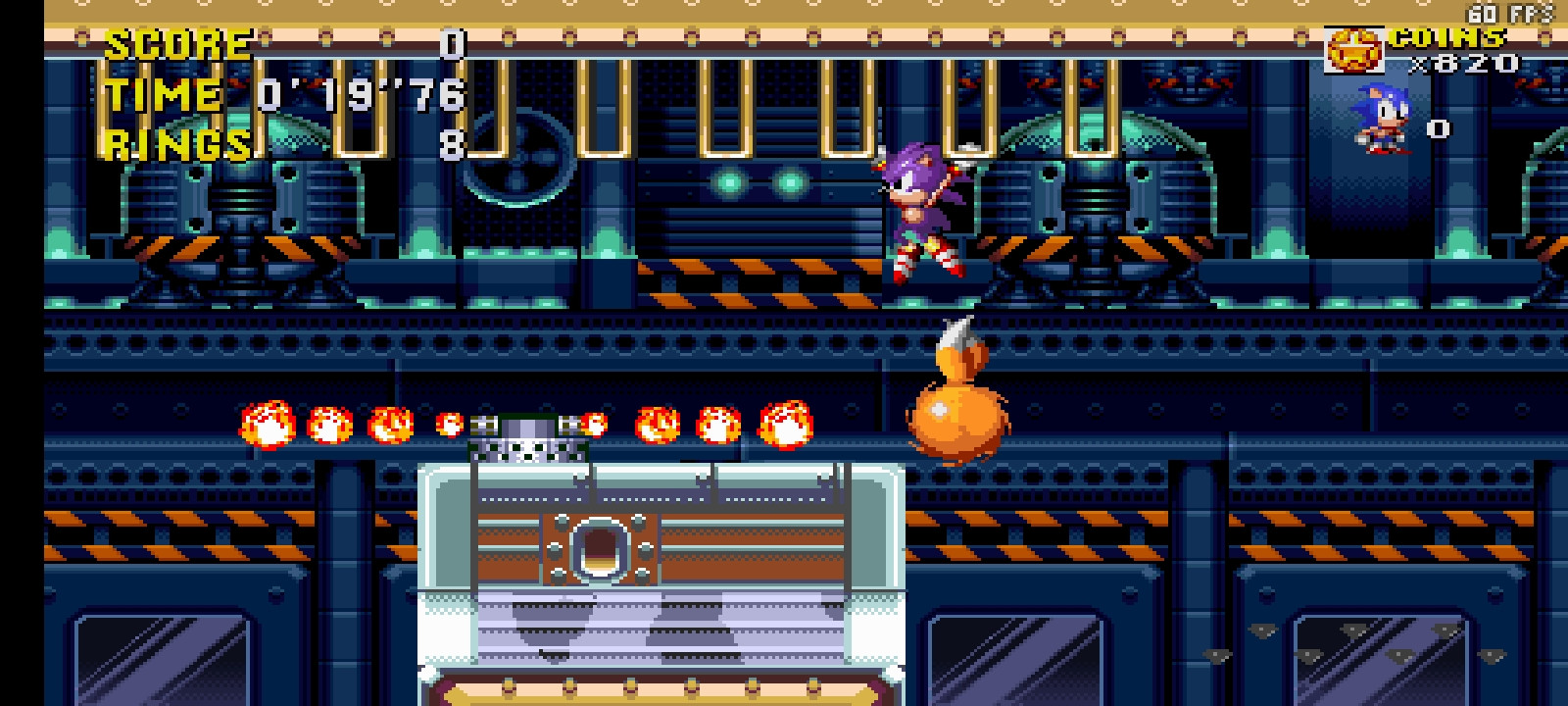The height and width of the screenshot is (706, 1568).
Task: Click the SCORE label in the HUD
Action: [x=174, y=43]
